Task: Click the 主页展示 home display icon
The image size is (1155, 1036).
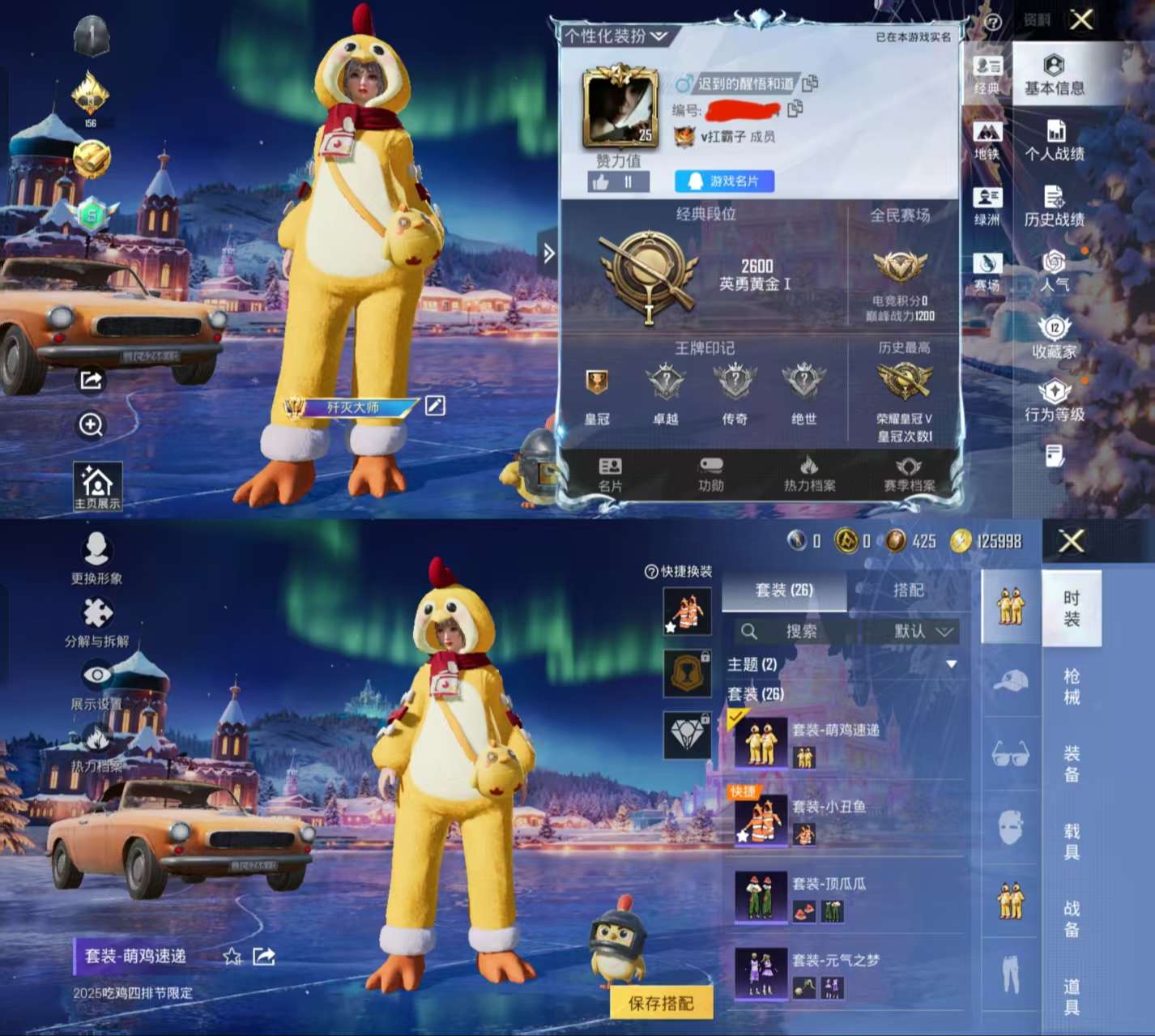Action: coord(97,484)
